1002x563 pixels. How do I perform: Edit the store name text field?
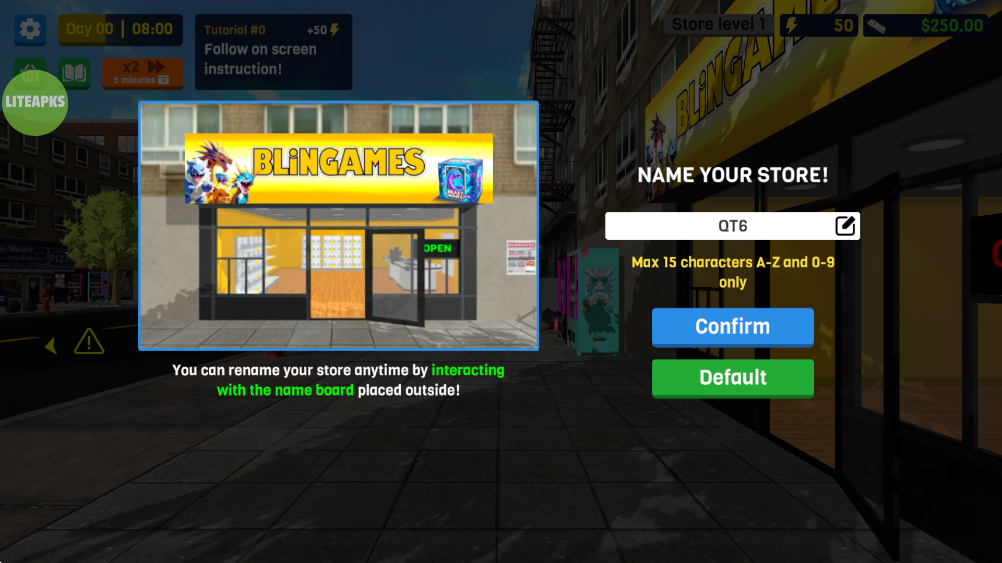[x=718, y=226]
